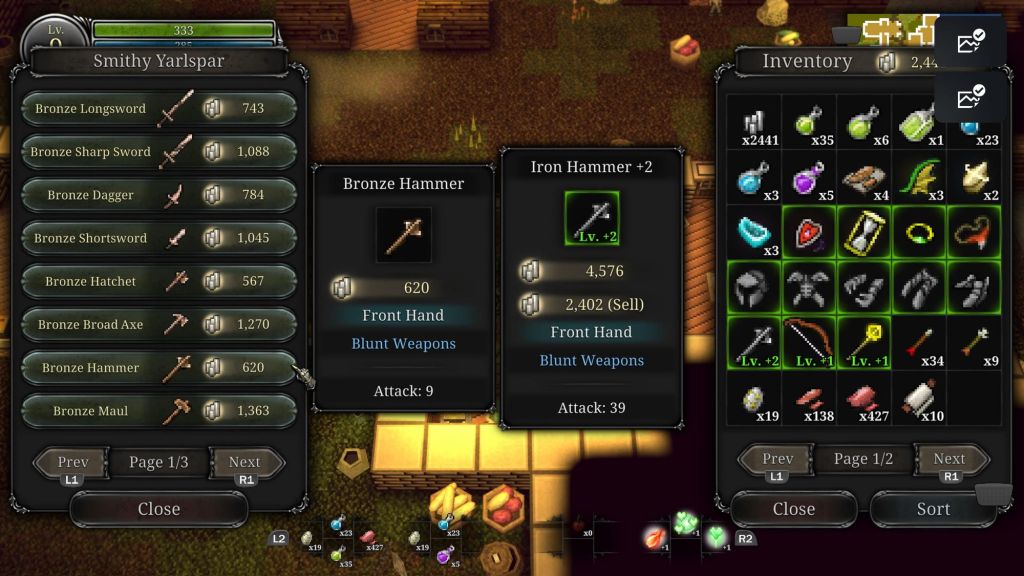Choose the Bronze Broad Axe entry
Viewport: 1024px width, 576px height.
pyautogui.click(x=158, y=324)
